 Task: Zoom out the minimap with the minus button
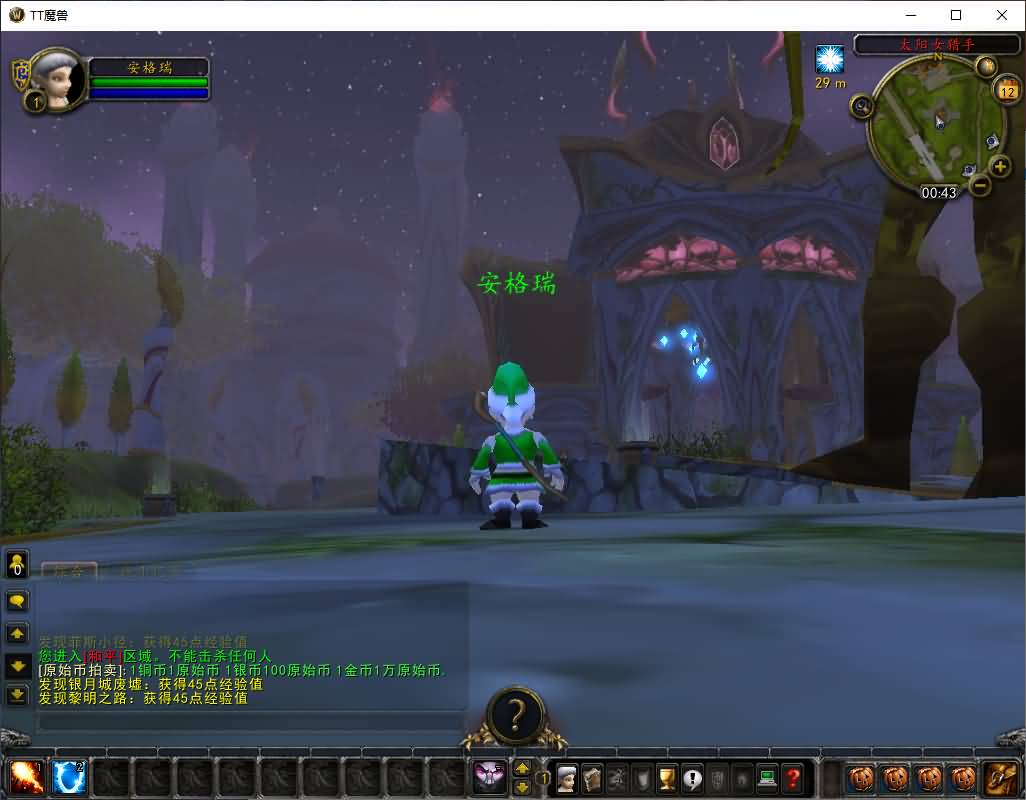click(x=980, y=185)
